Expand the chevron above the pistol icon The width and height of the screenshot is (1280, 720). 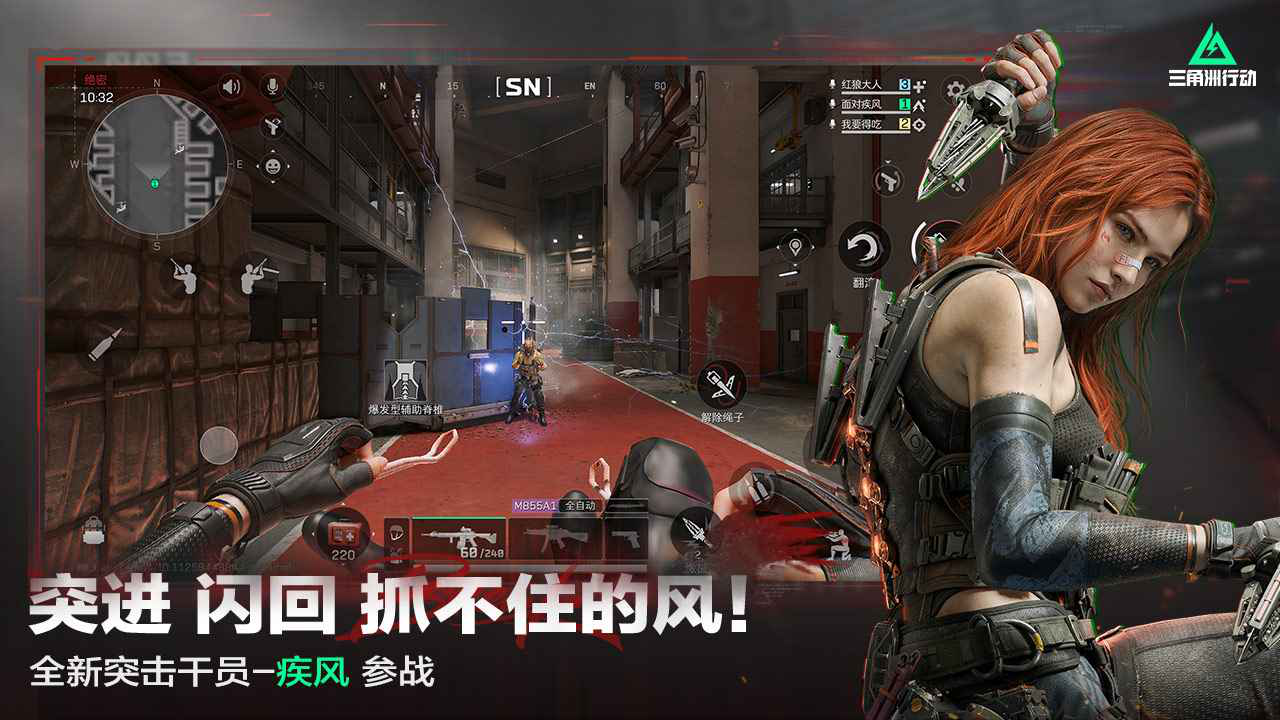pyautogui.click(x=887, y=162)
